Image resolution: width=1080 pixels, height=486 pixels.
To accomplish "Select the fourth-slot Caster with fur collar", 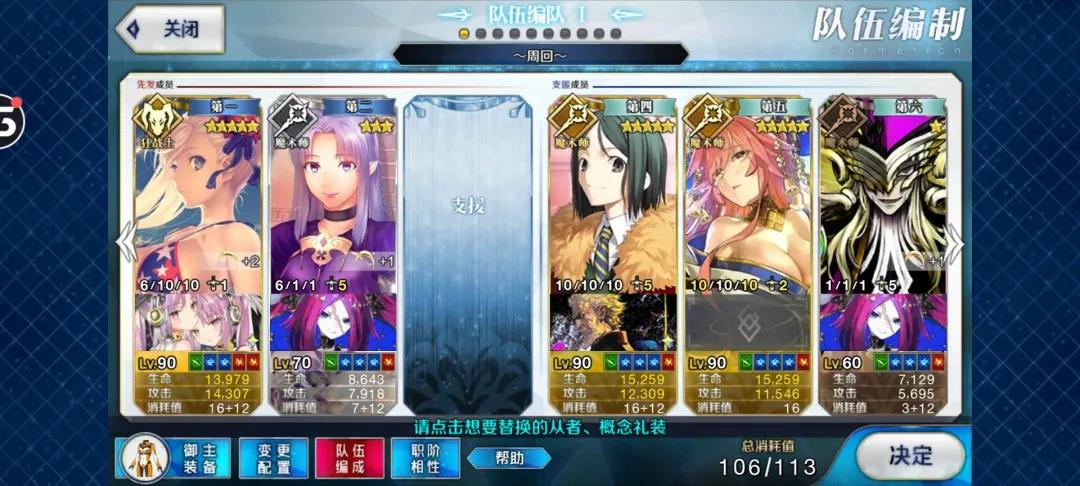I will pyautogui.click(x=612, y=200).
